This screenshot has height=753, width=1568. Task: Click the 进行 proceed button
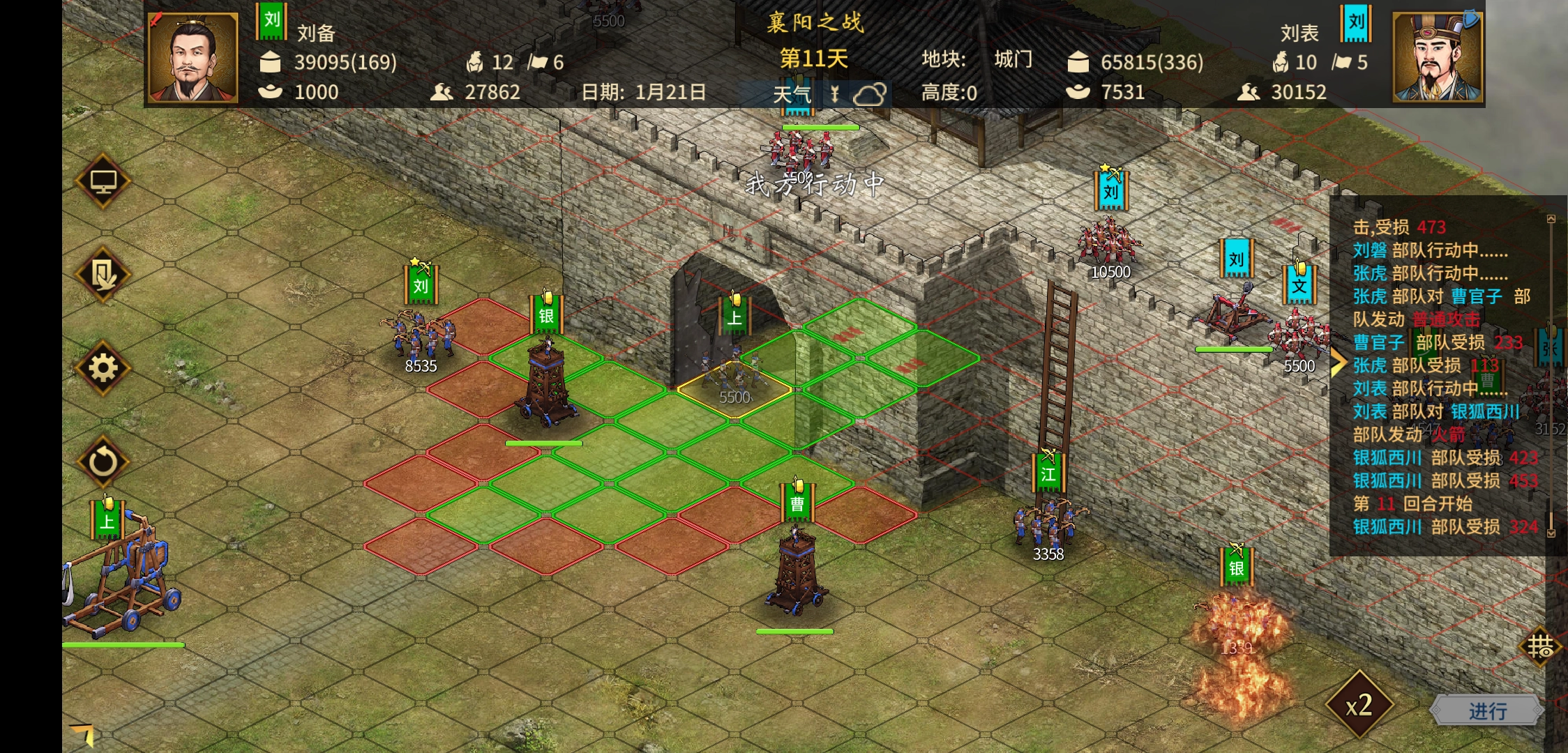tap(1486, 710)
